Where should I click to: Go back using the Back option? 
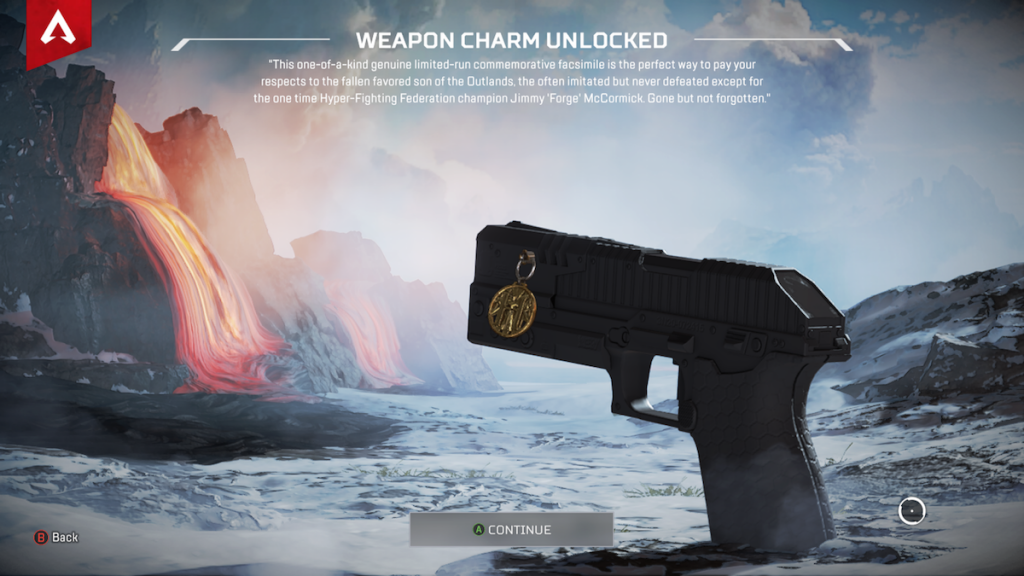(57, 537)
